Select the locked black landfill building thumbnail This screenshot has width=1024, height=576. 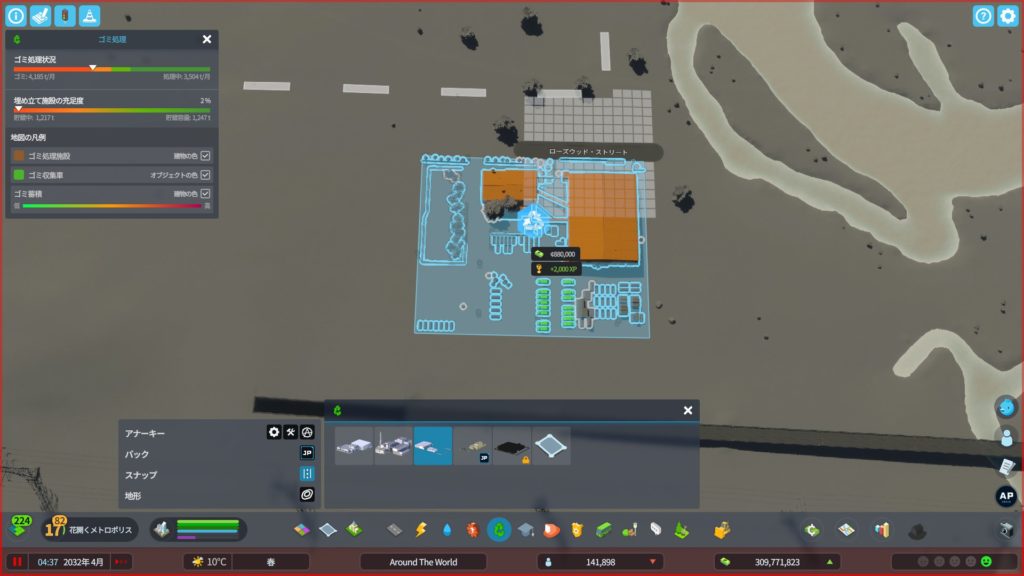(x=512, y=446)
